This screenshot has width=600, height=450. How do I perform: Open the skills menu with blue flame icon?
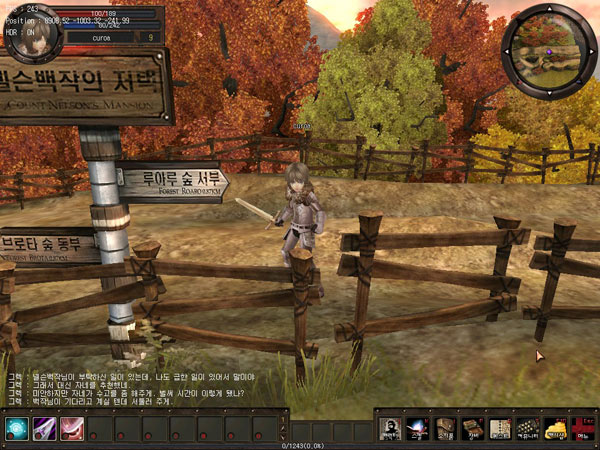[x=417, y=429]
